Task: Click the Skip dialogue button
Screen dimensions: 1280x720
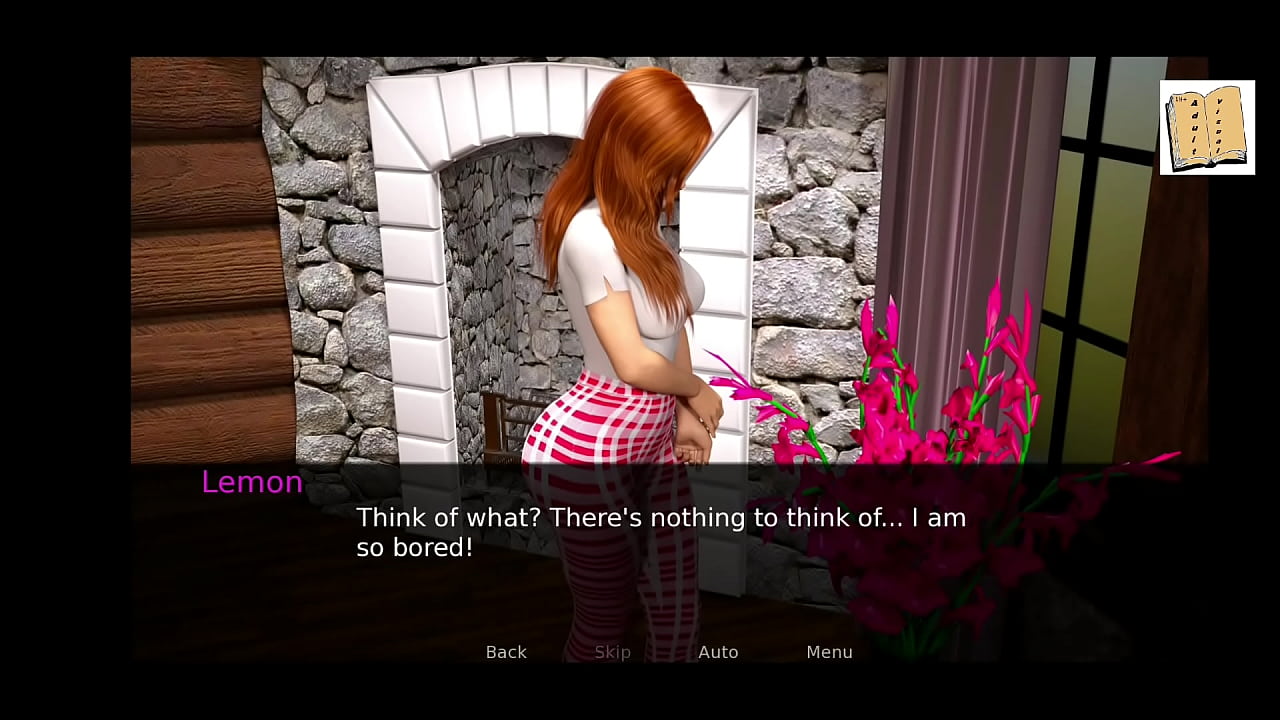Action: 612,652
